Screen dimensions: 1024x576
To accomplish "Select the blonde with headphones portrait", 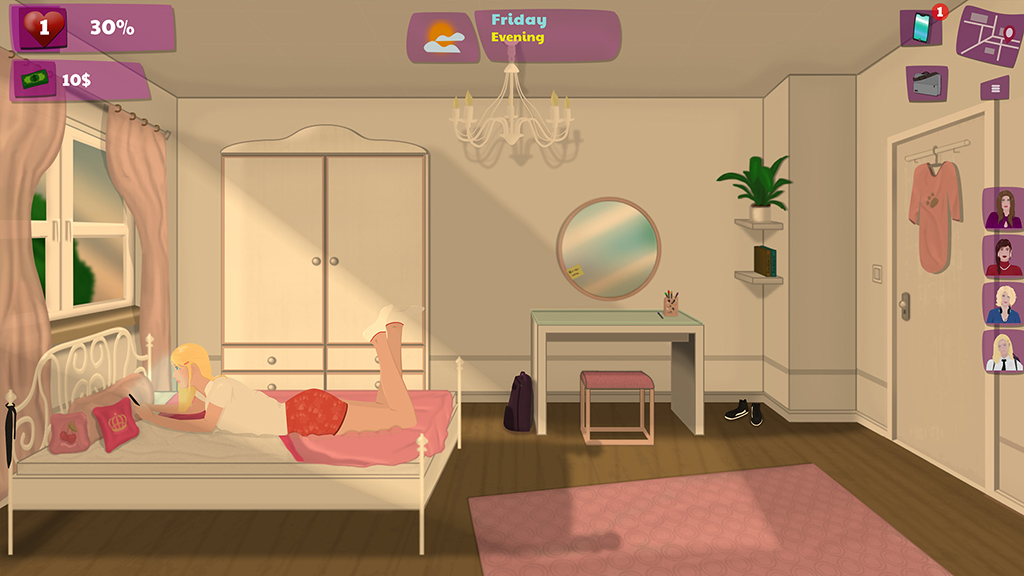I will [1002, 304].
